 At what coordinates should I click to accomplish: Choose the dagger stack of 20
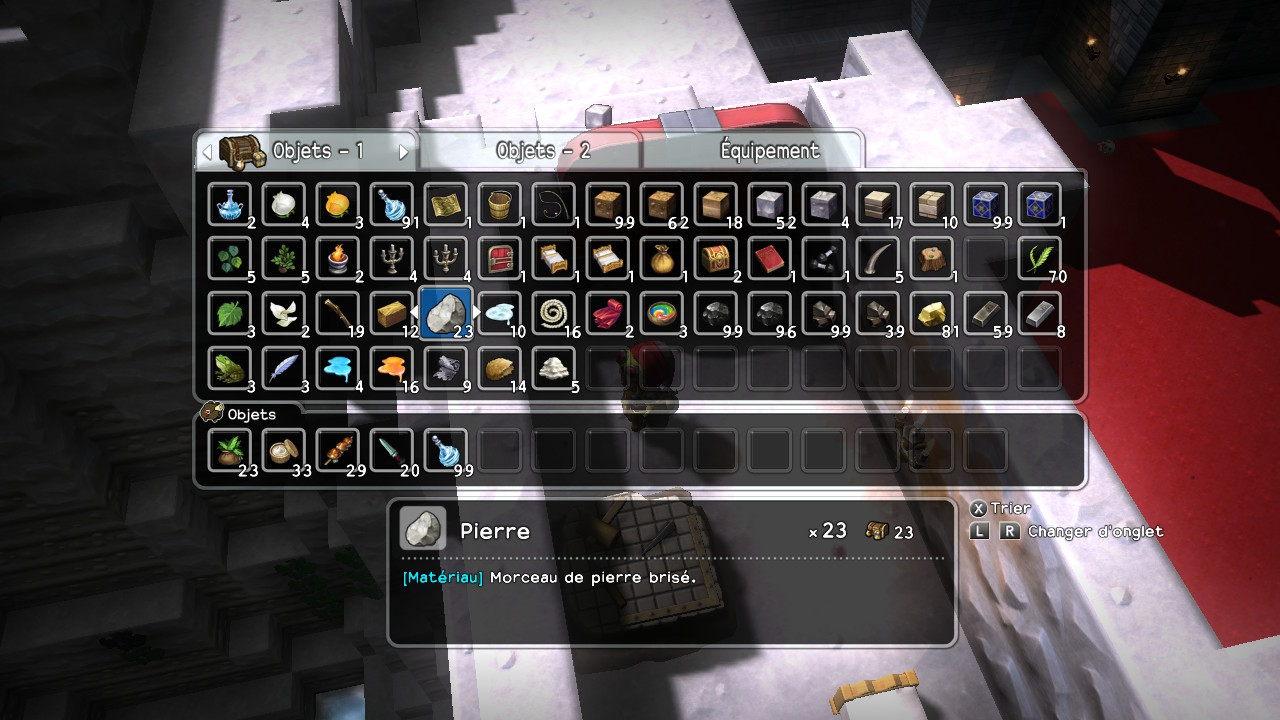click(392, 450)
